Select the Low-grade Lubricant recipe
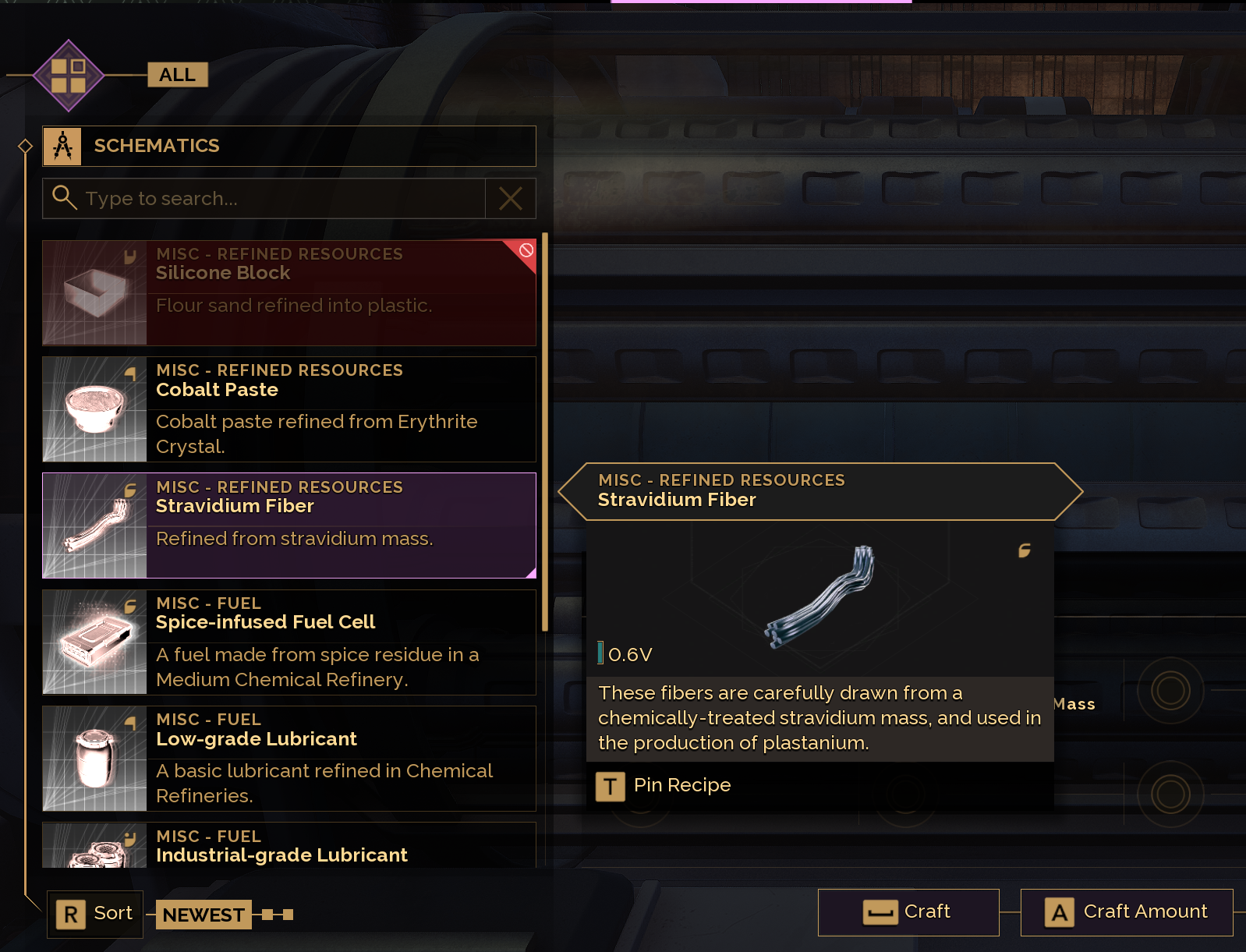The width and height of the screenshot is (1246, 952). pyautogui.click(x=288, y=758)
